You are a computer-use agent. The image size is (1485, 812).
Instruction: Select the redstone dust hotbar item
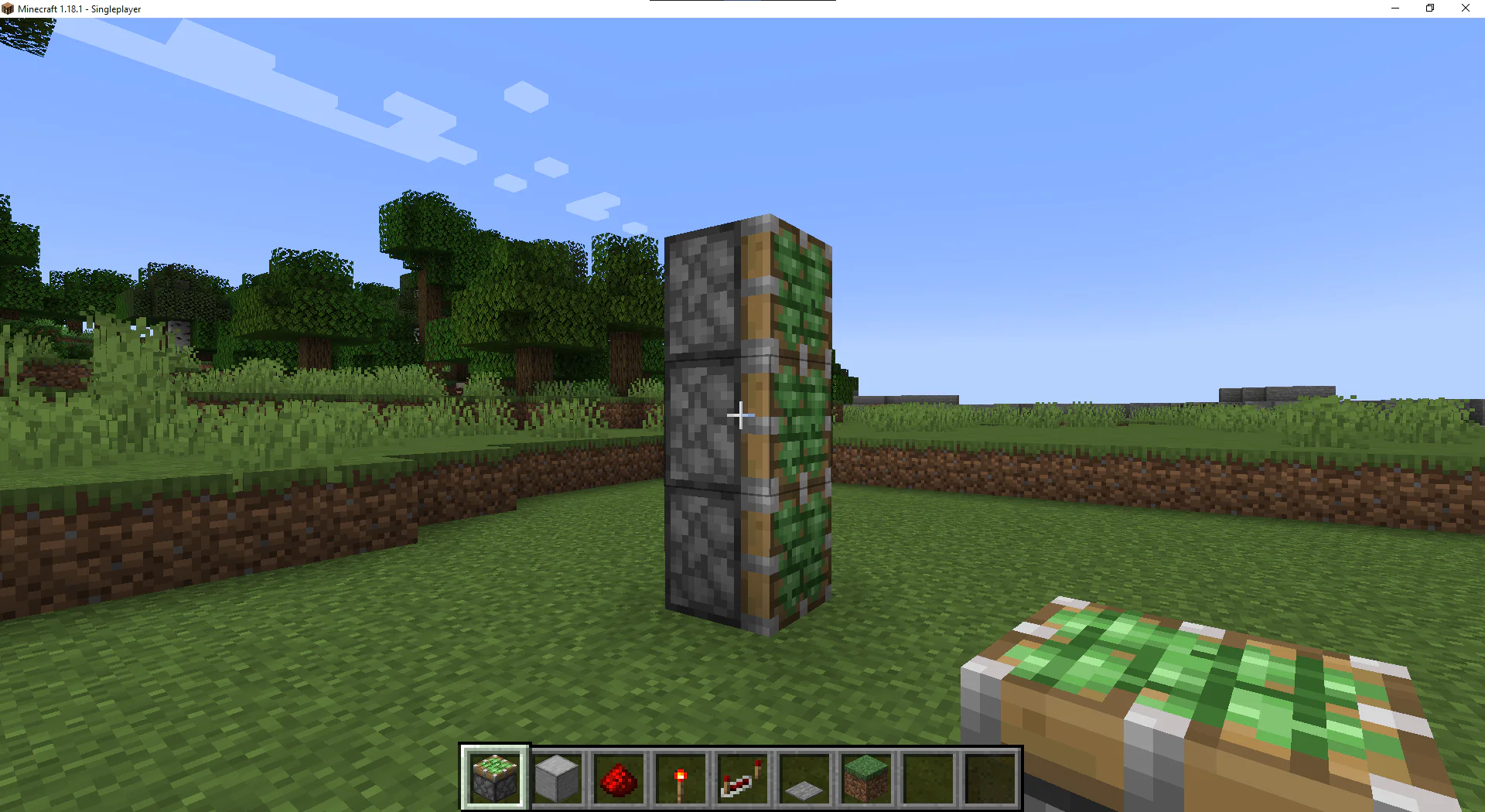pos(620,777)
